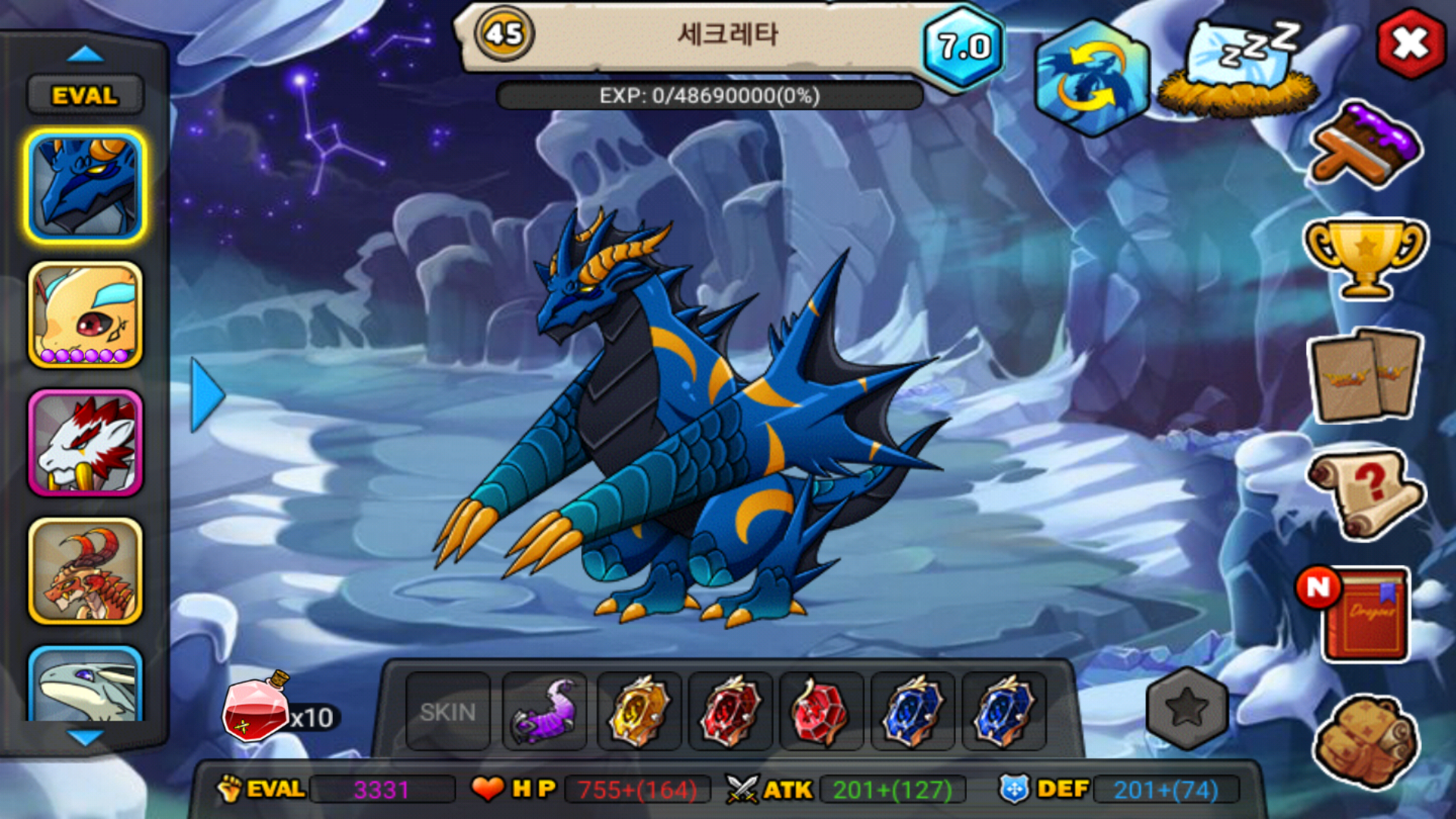Move the dragon list up with the arrow
The image size is (1456, 819).
tap(85, 54)
